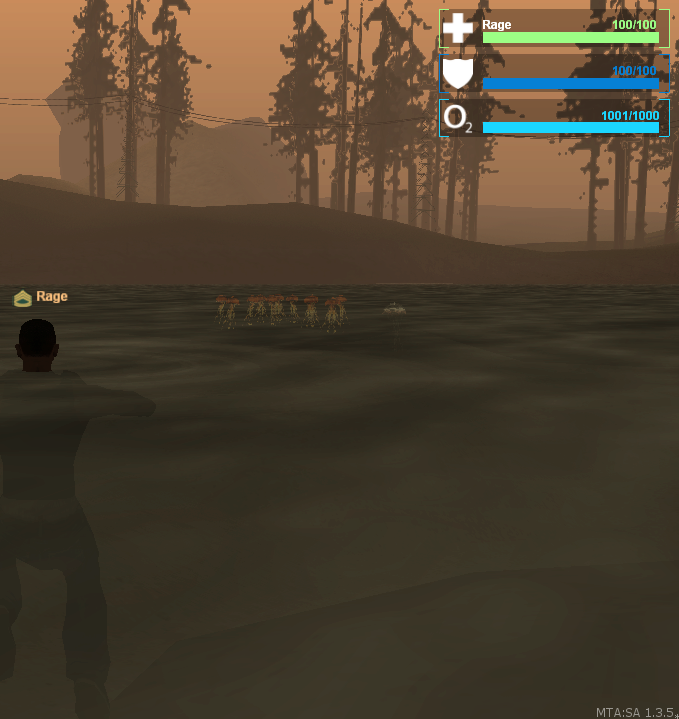Select the armor shield icon
The width and height of the screenshot is (679, 719).
click(x=458, y=74)
